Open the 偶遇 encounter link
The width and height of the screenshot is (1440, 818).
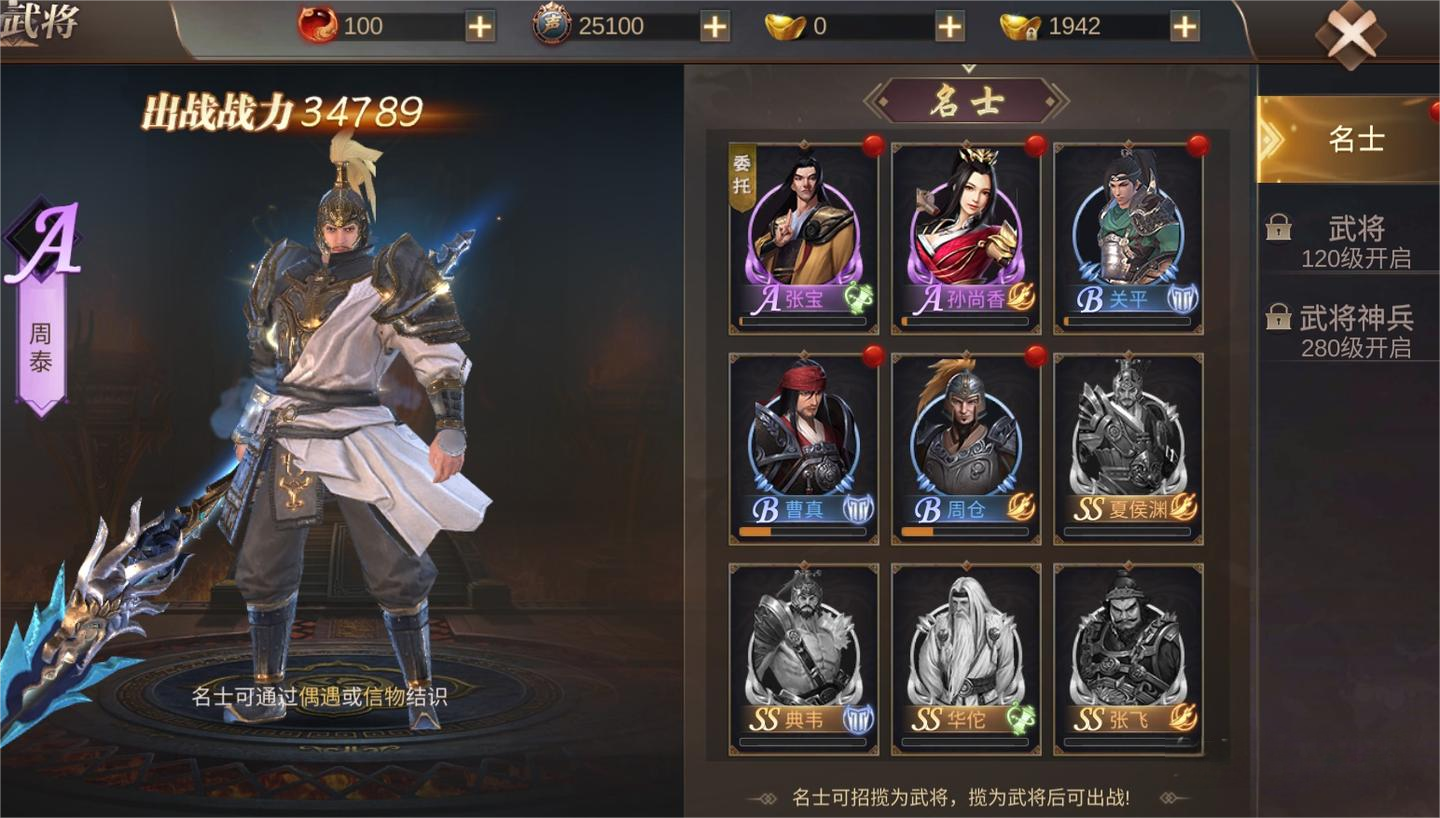click(320, 697)
